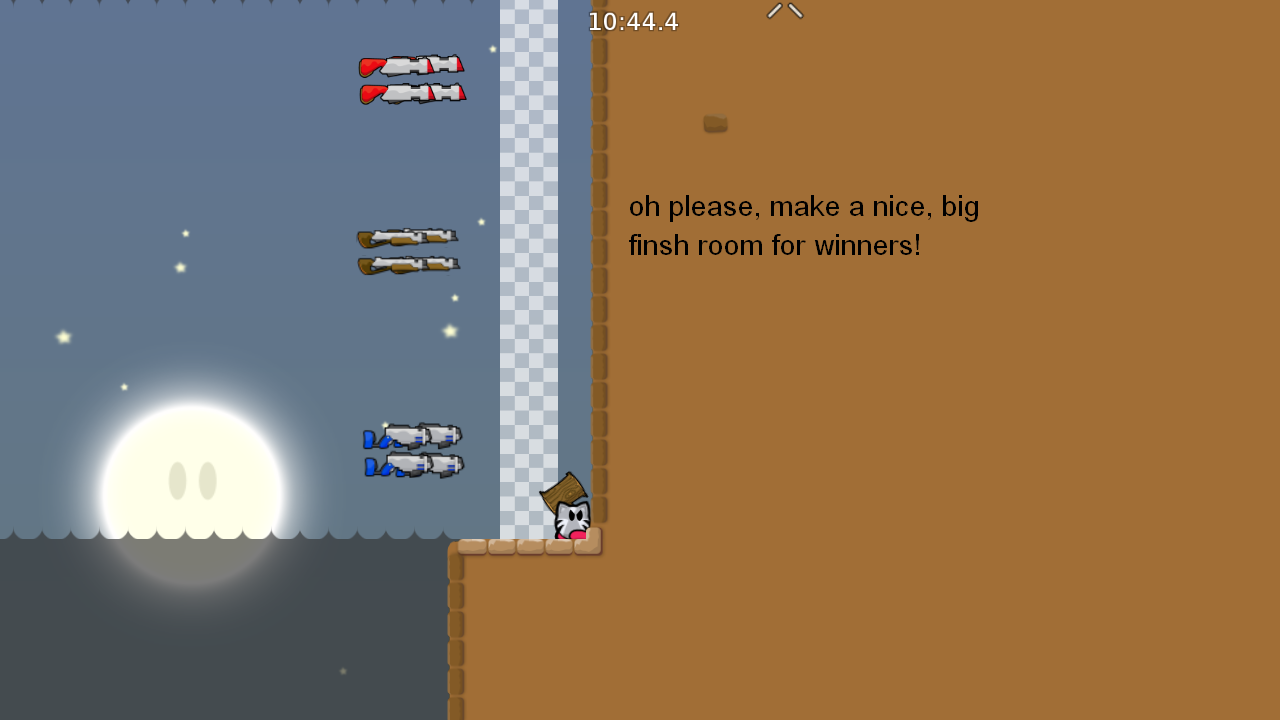Click the floating brick block near the top
The height and width of the screenshot is (720, 1280).
point(714,124)
